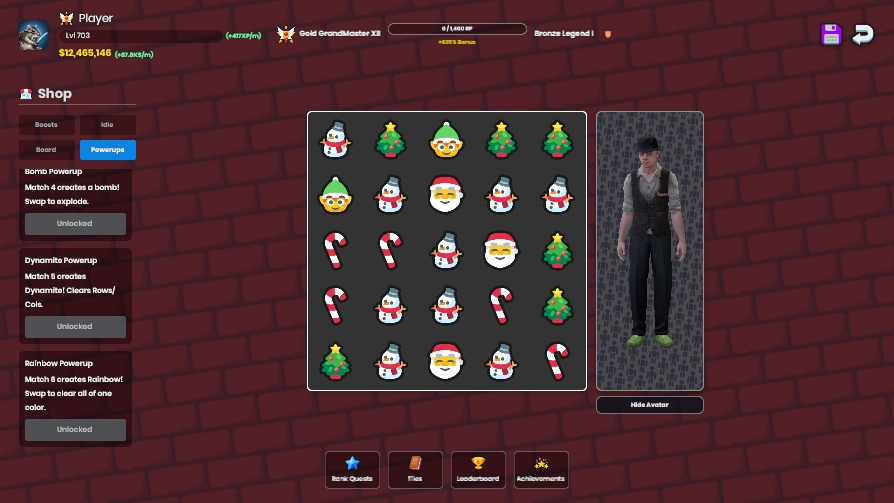The image size is (894, 503).
Task: Click the Rainbow Powerup Unlocked button
Action: pos(75,430)
